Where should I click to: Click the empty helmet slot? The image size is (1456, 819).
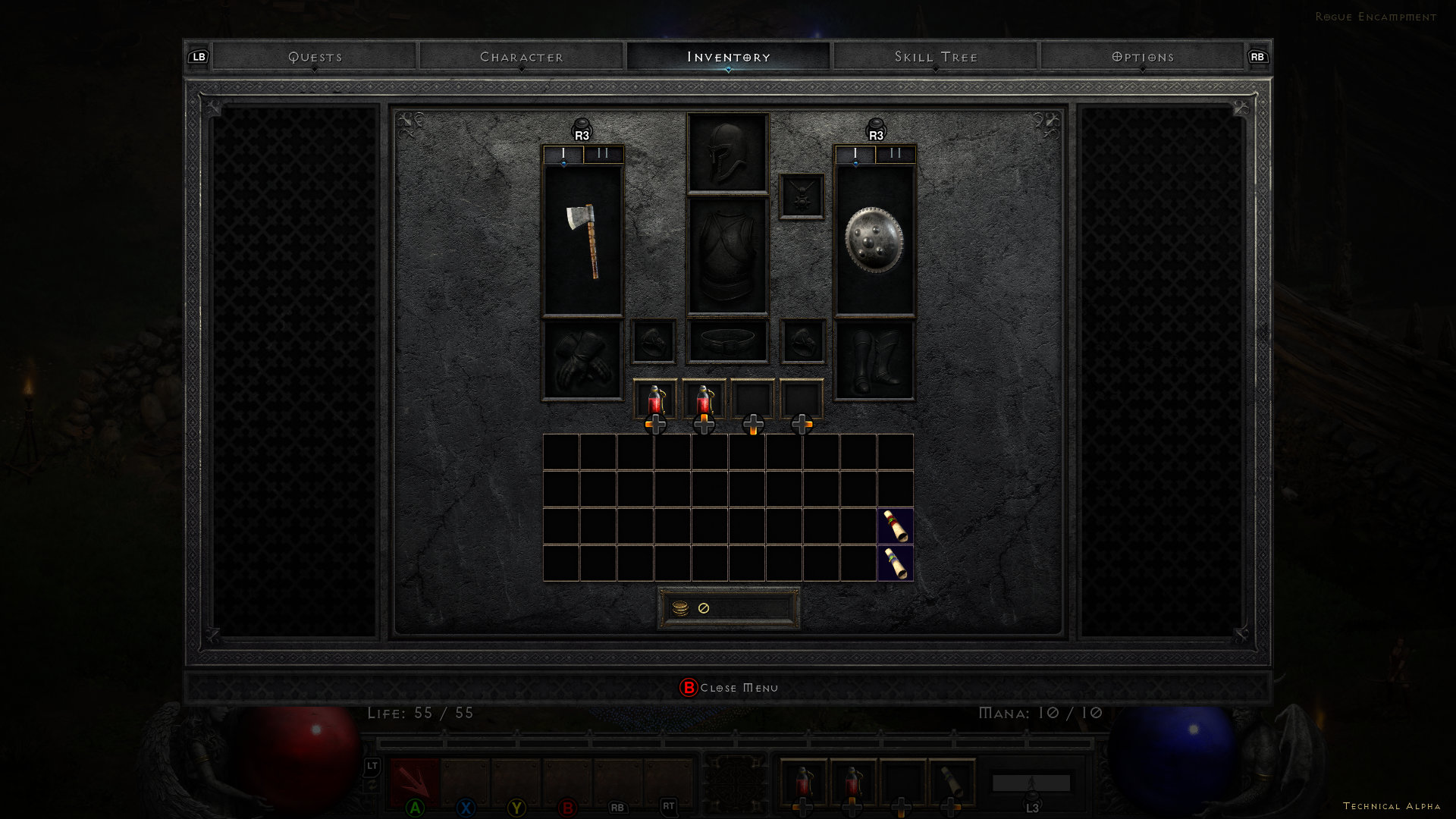[727, 153]
